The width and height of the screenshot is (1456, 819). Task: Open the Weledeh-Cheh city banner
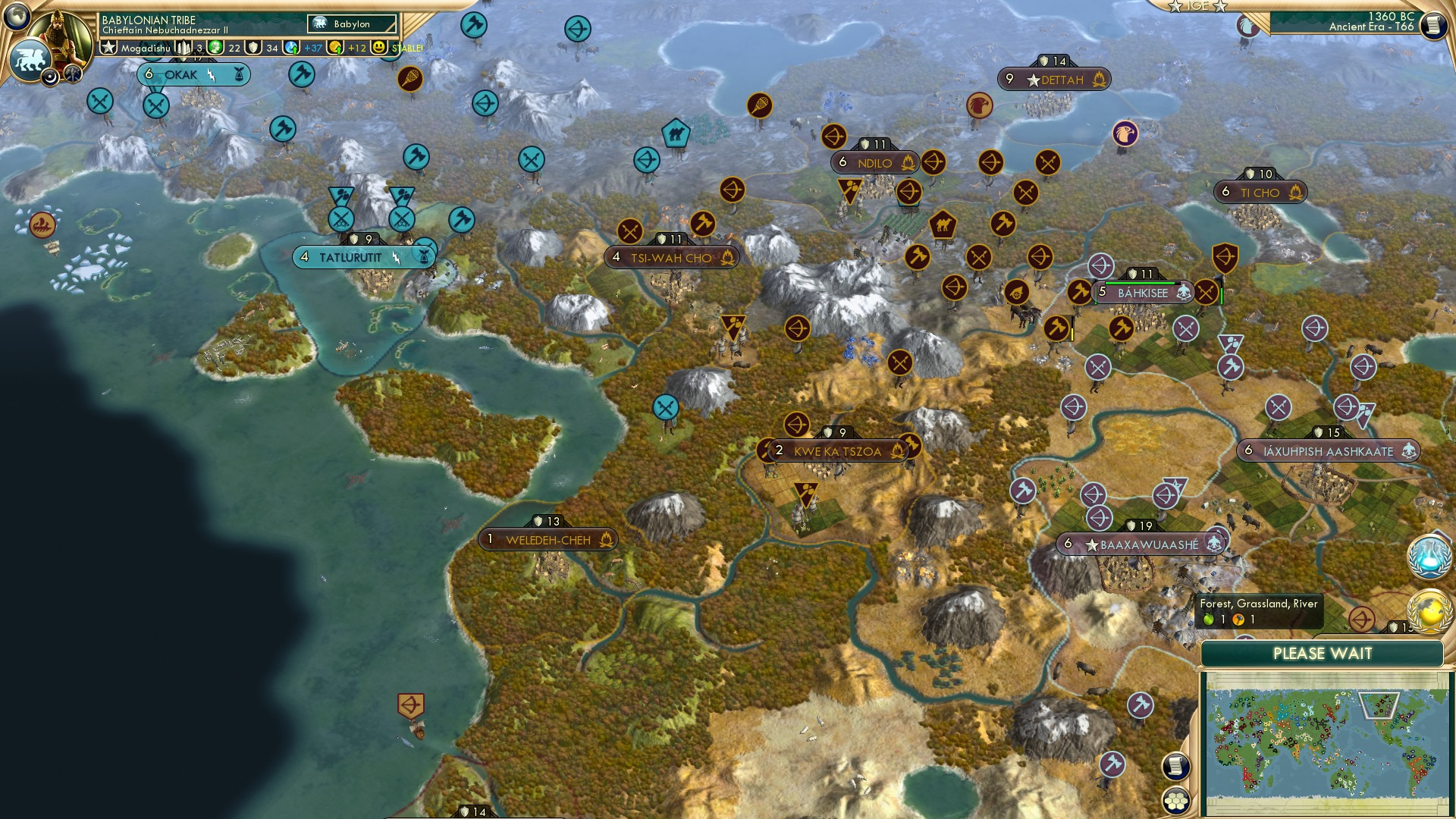pos(548,540)
